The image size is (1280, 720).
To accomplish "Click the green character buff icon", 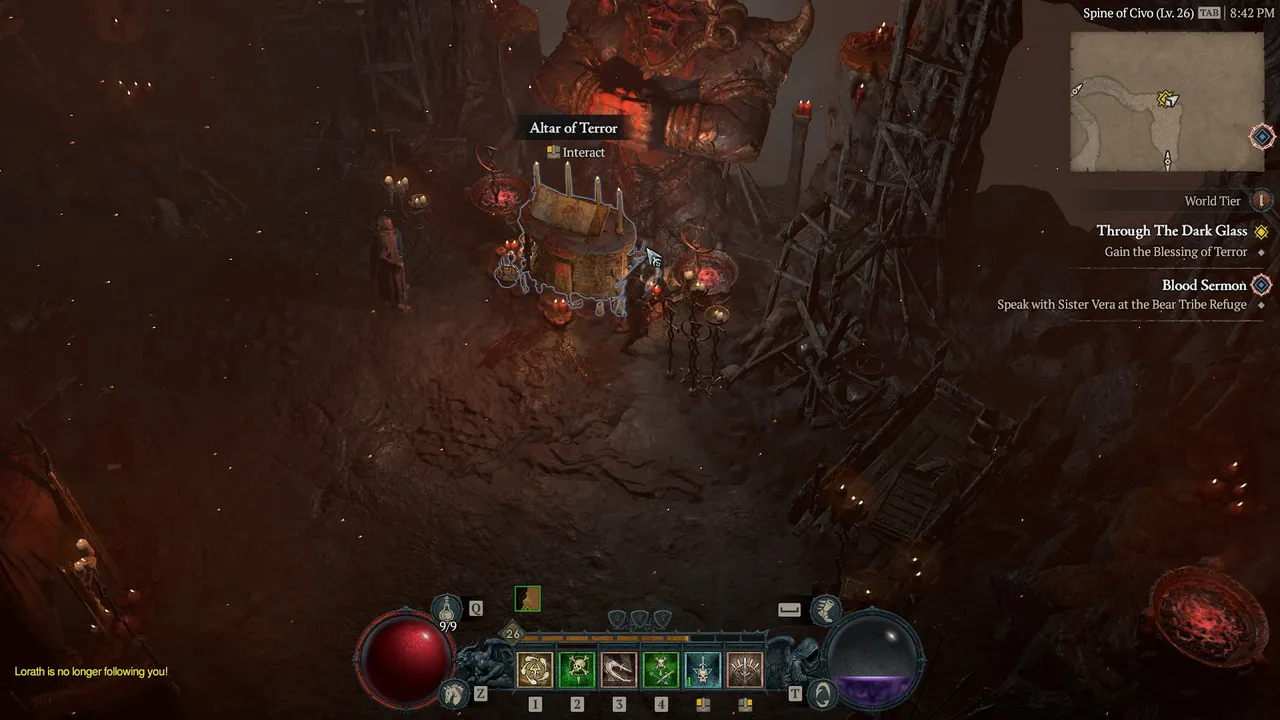I will click(527, 598).
